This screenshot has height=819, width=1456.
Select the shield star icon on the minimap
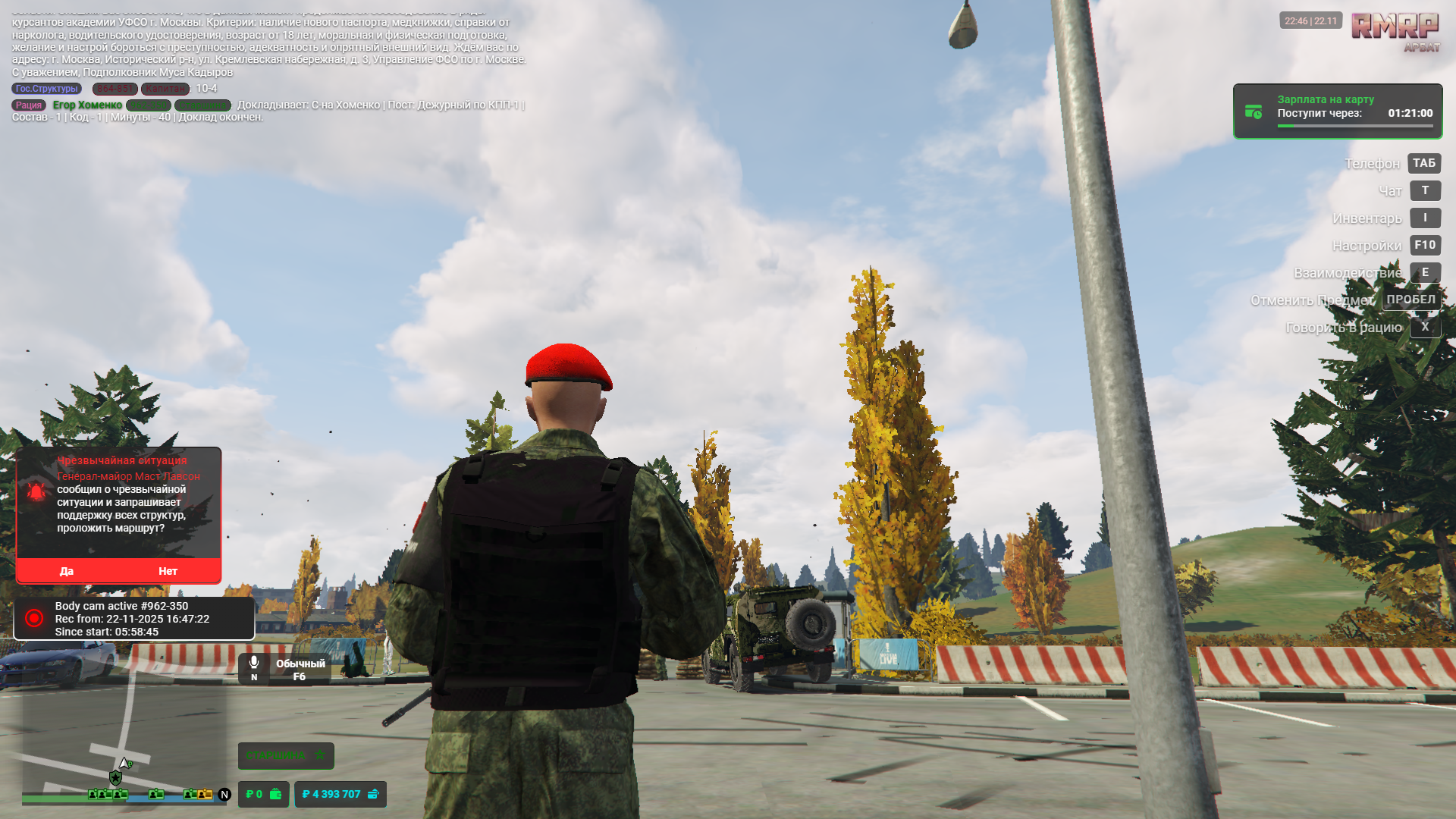(x=115, y=777)
